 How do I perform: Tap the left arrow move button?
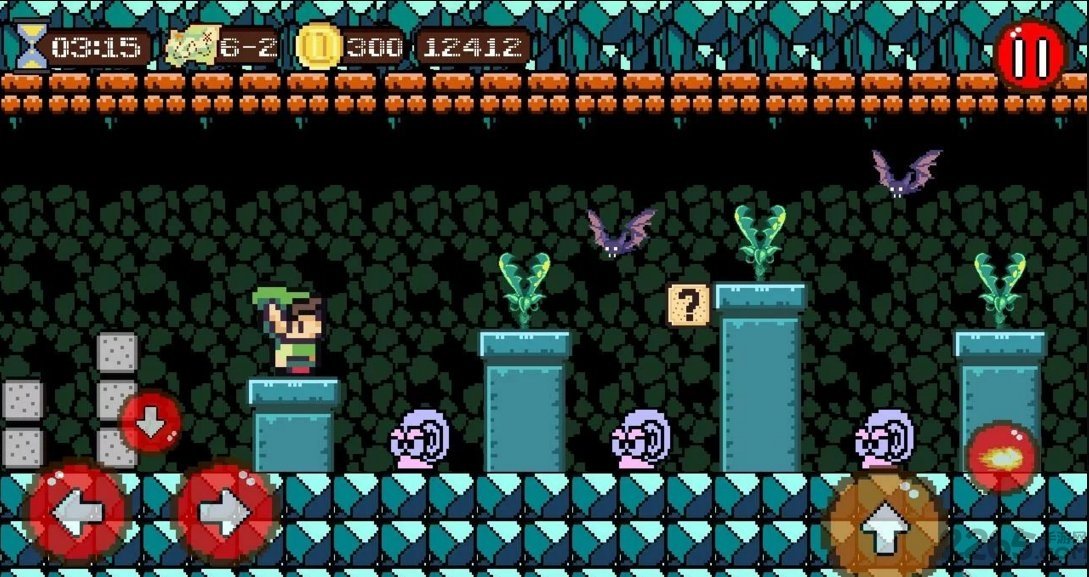point(76,514)
